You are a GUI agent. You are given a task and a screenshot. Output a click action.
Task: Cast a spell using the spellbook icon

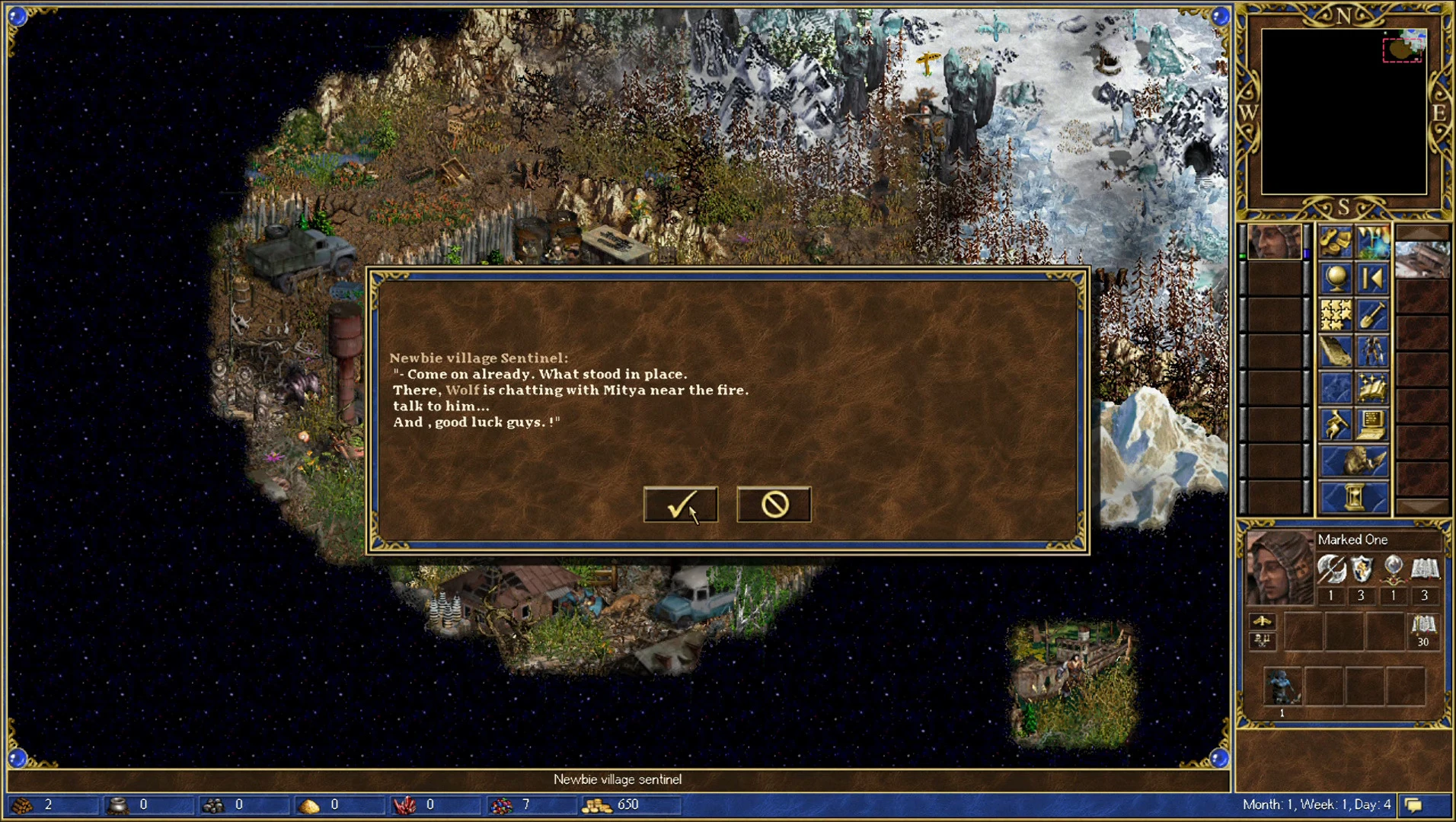1374,387
